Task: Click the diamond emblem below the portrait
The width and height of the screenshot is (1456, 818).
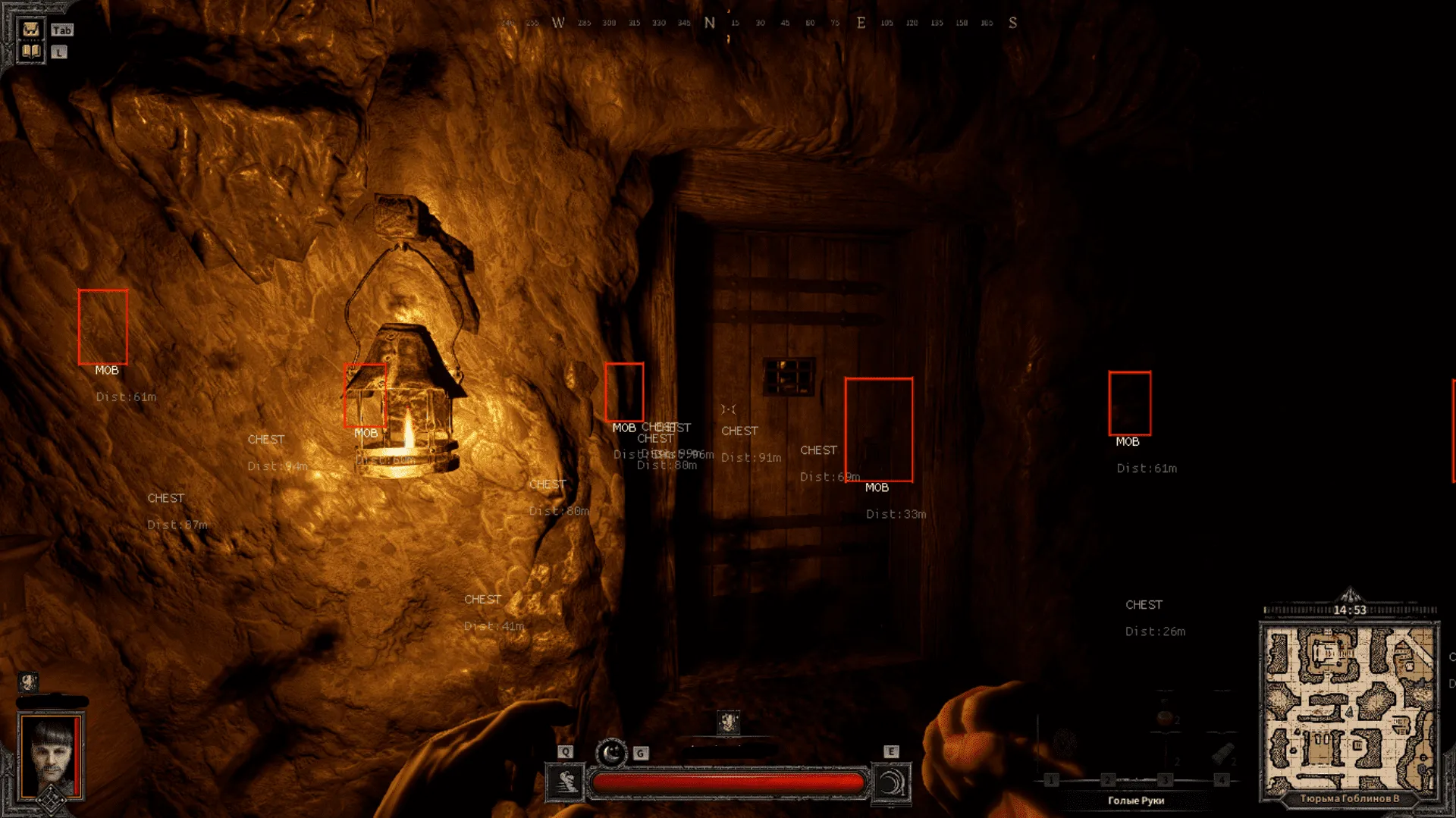Action: (51, 800)
